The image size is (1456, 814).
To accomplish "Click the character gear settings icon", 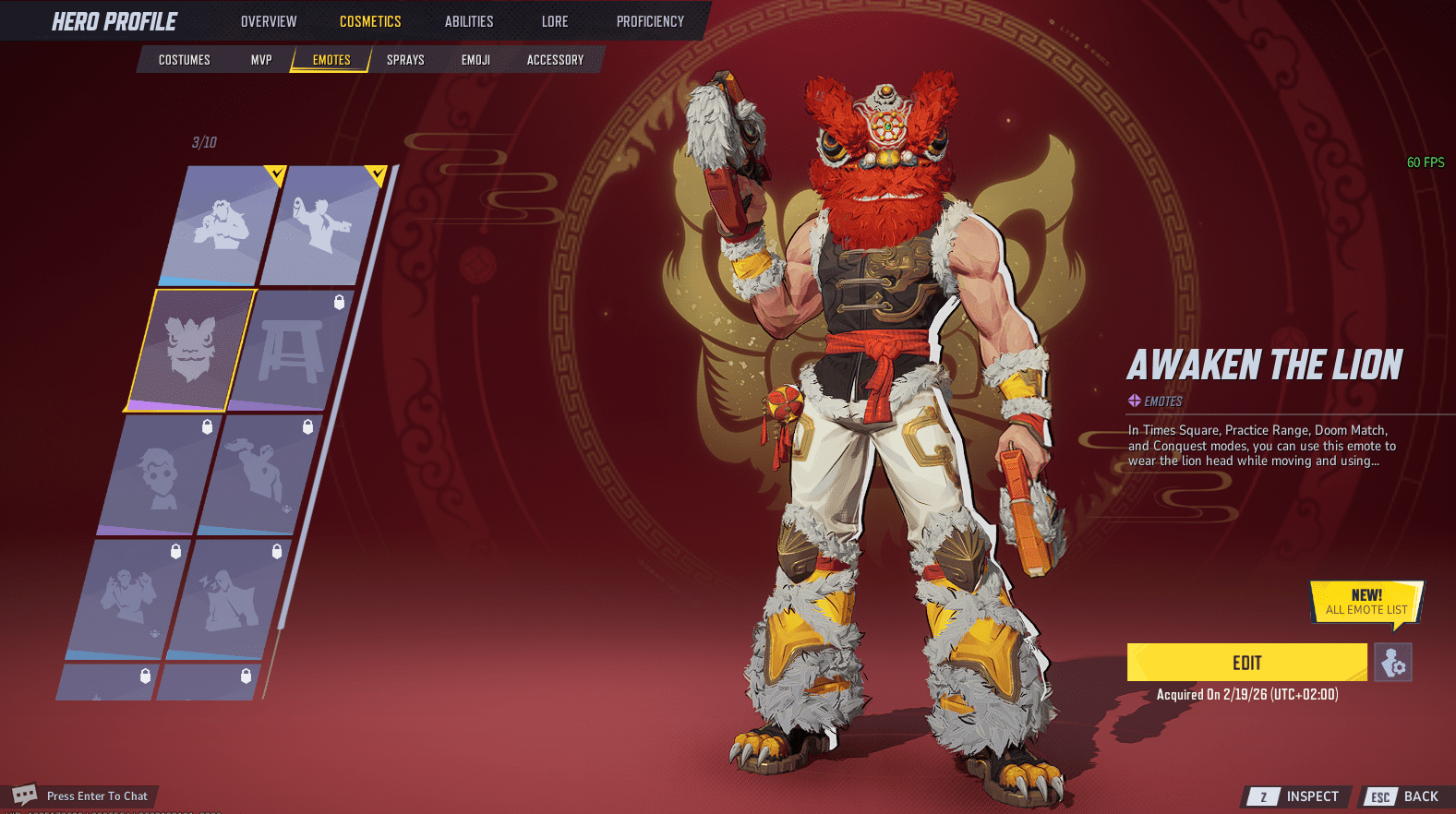I will (1392, 663).
